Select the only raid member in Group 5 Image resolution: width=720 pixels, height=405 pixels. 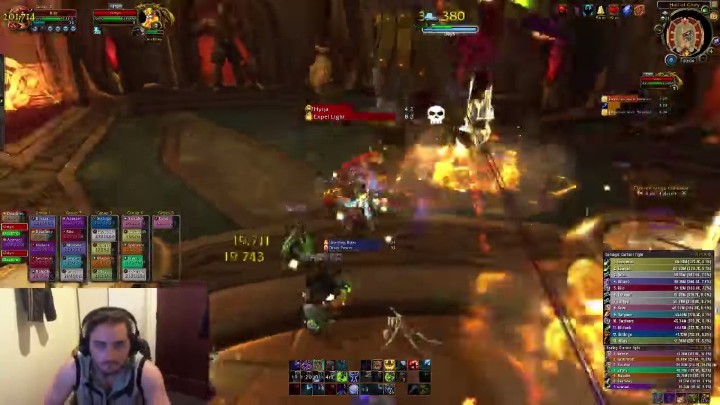[x=164, y=223]
